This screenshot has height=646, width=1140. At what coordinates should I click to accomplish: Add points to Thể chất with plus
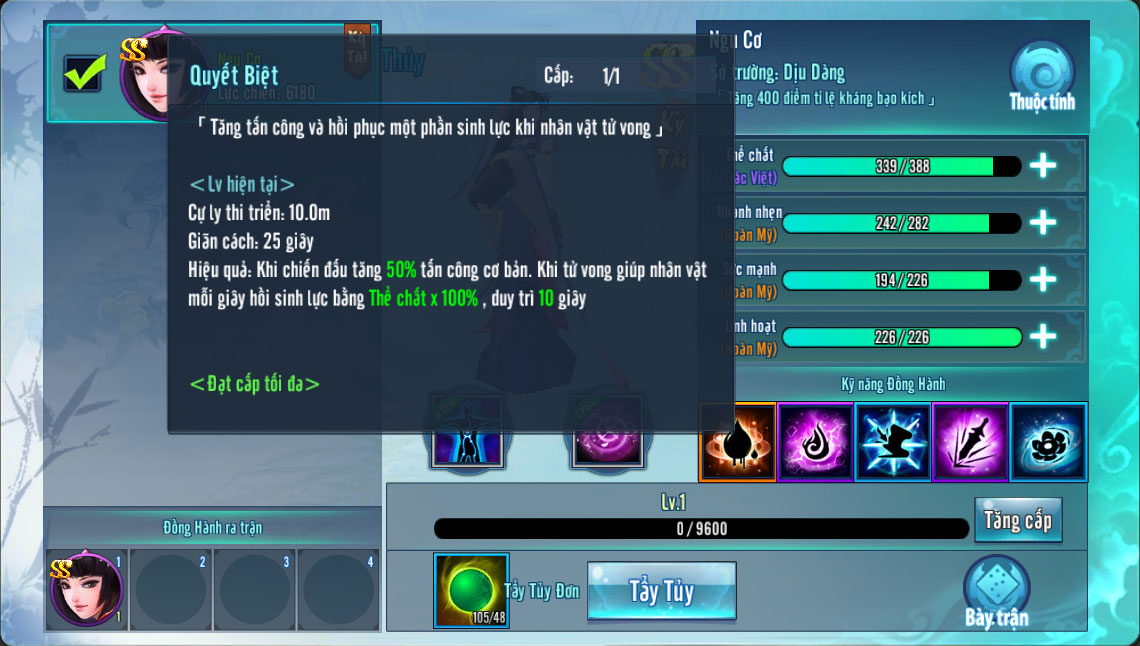coord(1043,166)
